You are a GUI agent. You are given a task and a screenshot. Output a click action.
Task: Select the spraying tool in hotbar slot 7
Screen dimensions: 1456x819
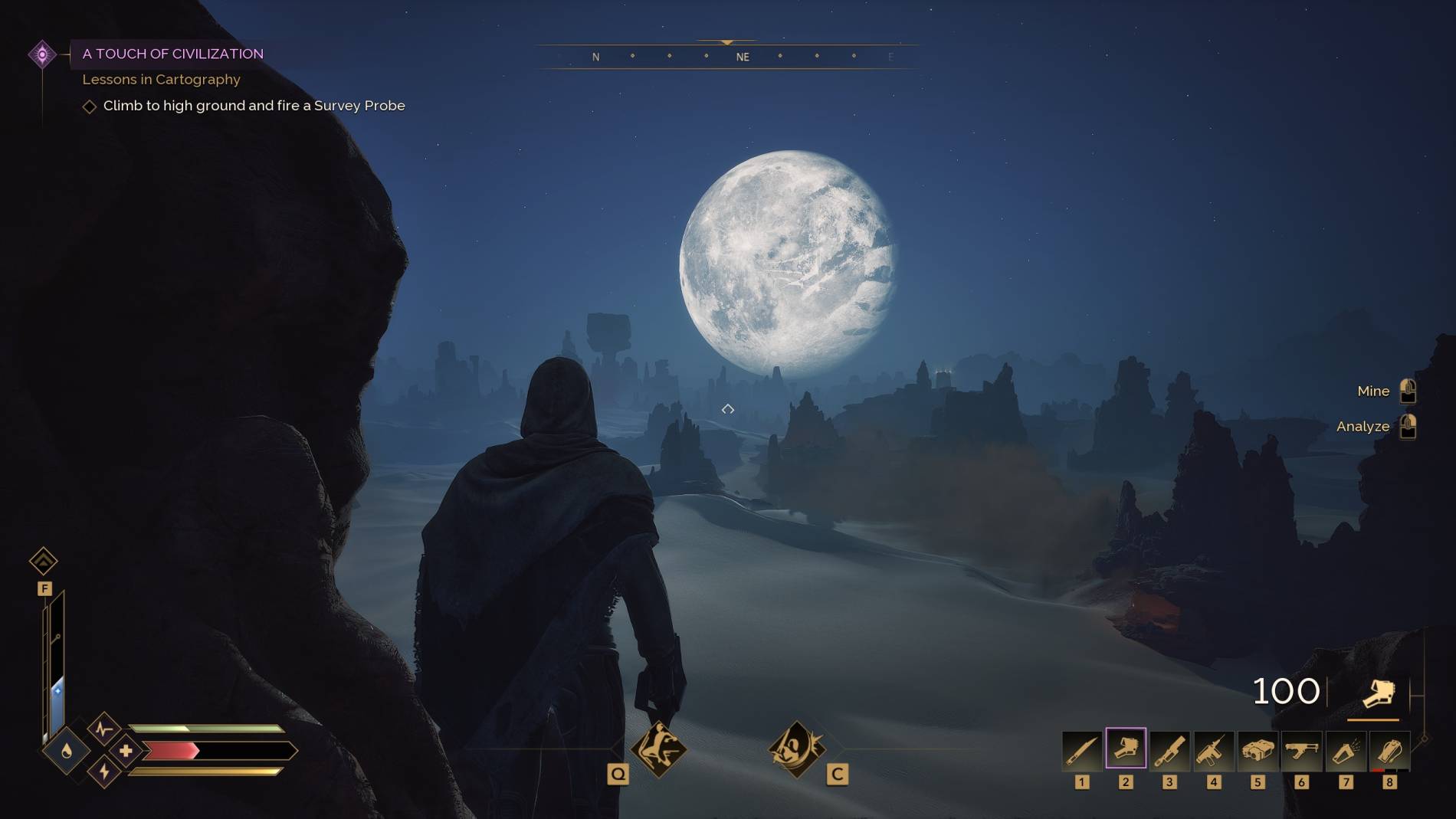[1346, 750]
